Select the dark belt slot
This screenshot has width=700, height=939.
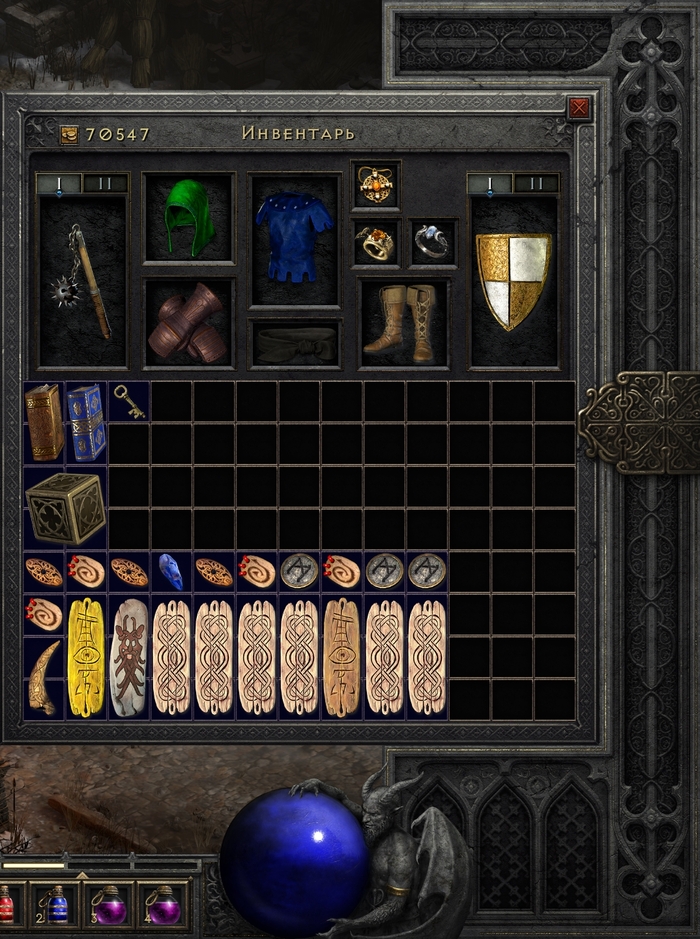[x=294, y=344]
